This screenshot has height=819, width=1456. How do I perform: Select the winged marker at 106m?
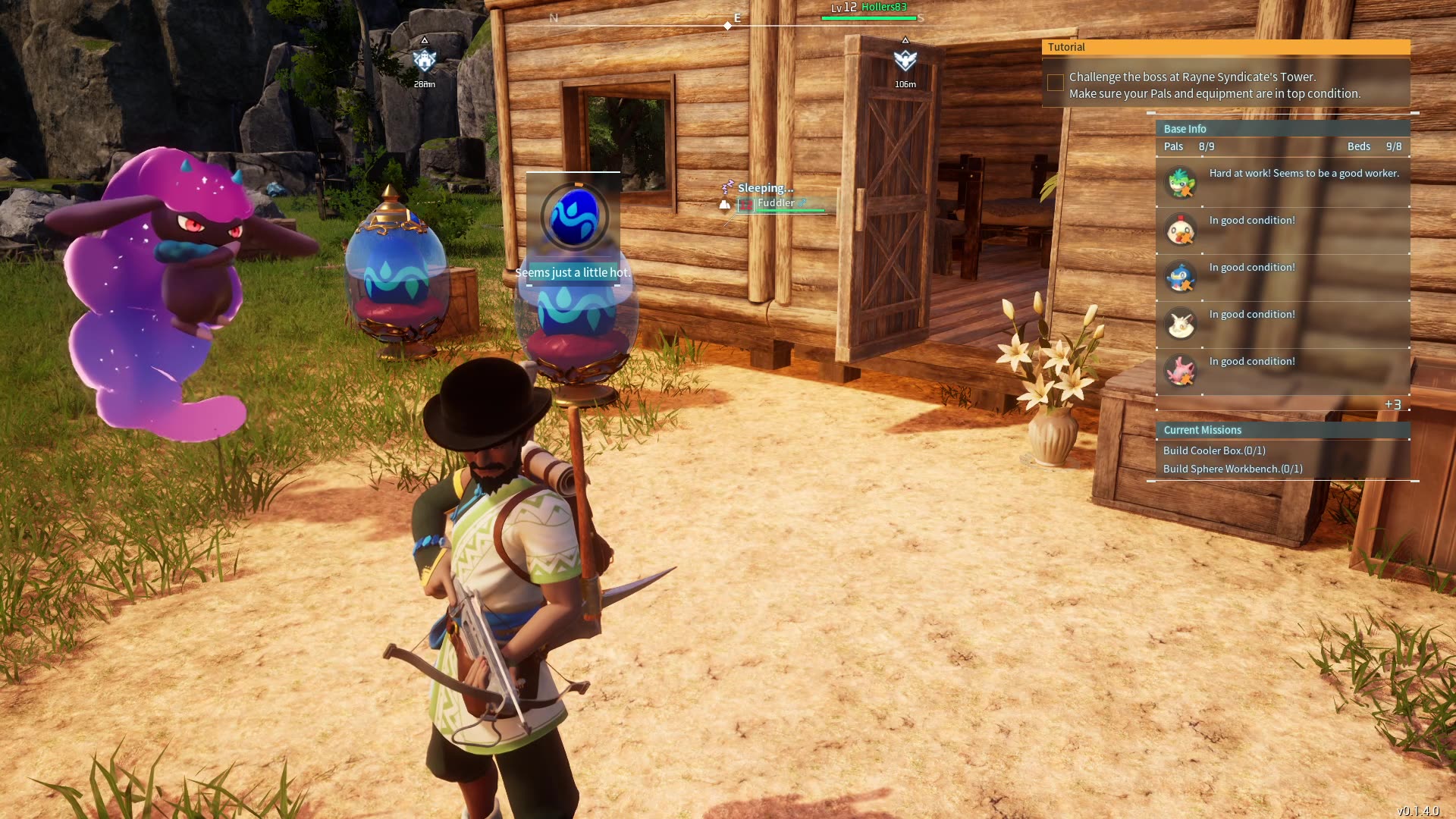click(905, 60)
